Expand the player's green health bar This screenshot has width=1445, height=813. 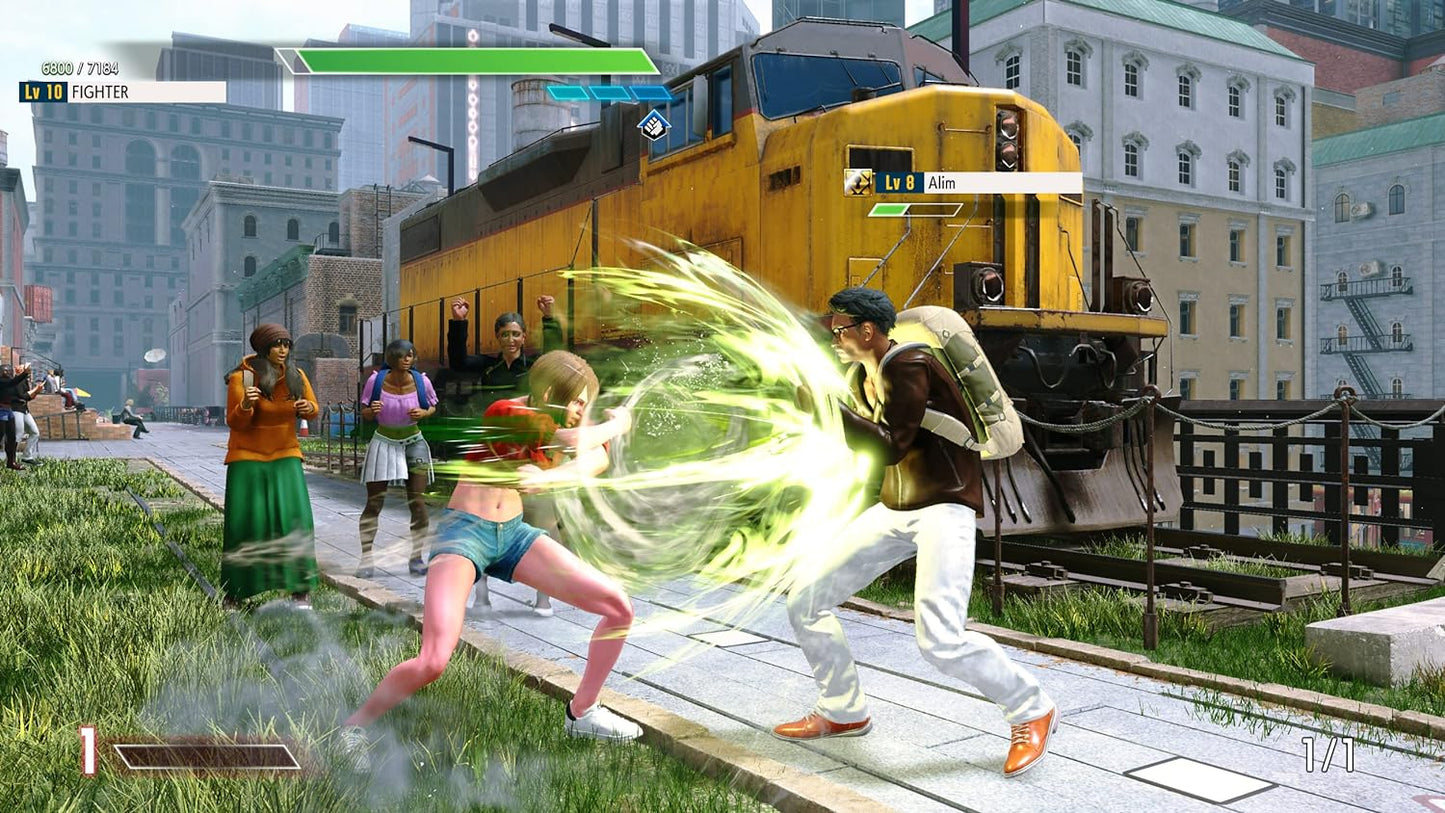[x=470, y=62]
